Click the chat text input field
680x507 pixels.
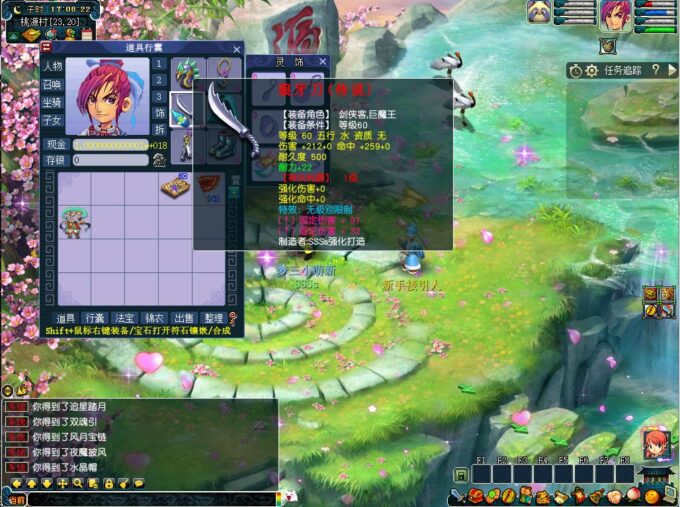click(150, 498)
